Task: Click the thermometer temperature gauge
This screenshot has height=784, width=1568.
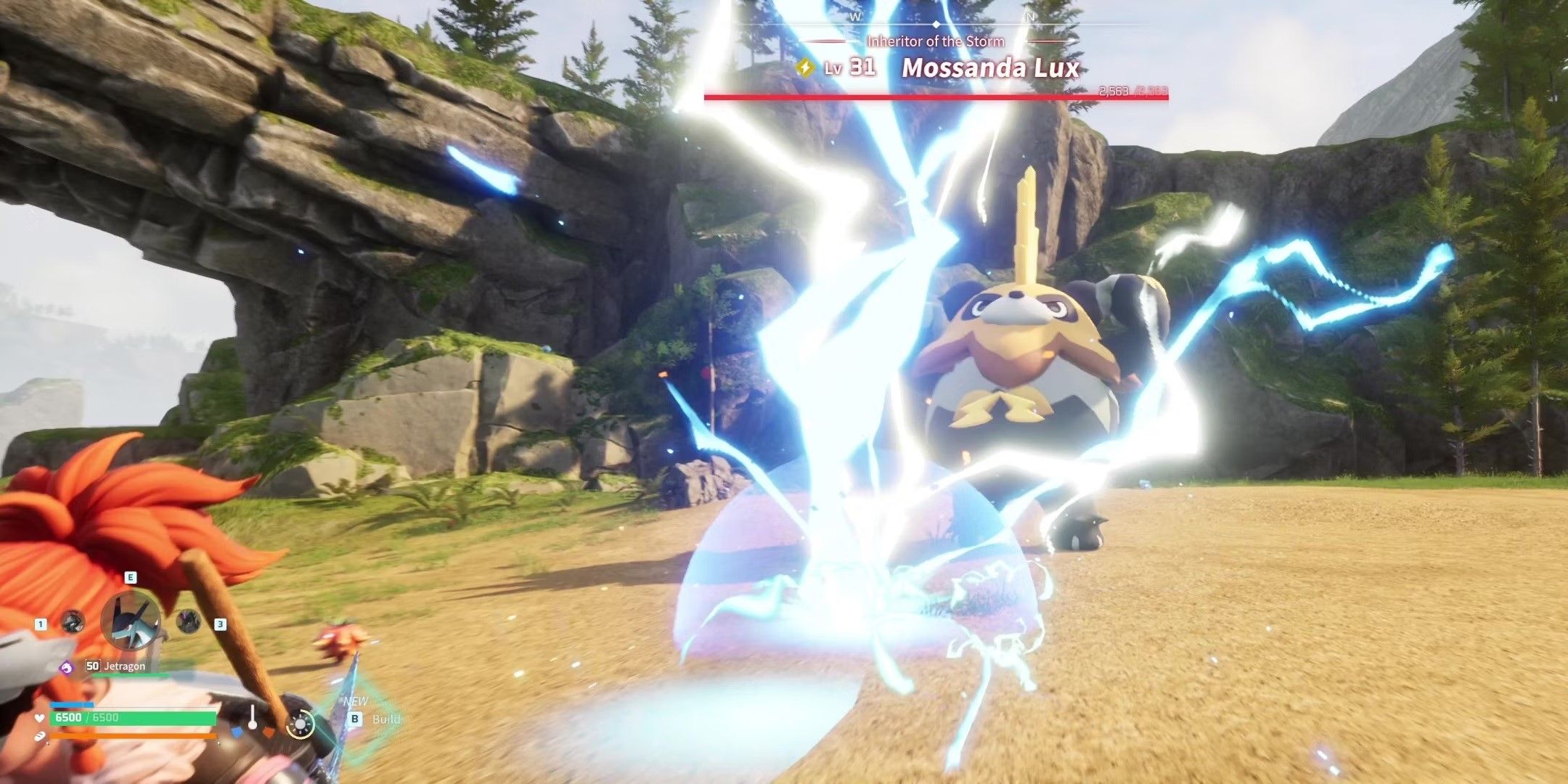Action: tap(252, 719)
